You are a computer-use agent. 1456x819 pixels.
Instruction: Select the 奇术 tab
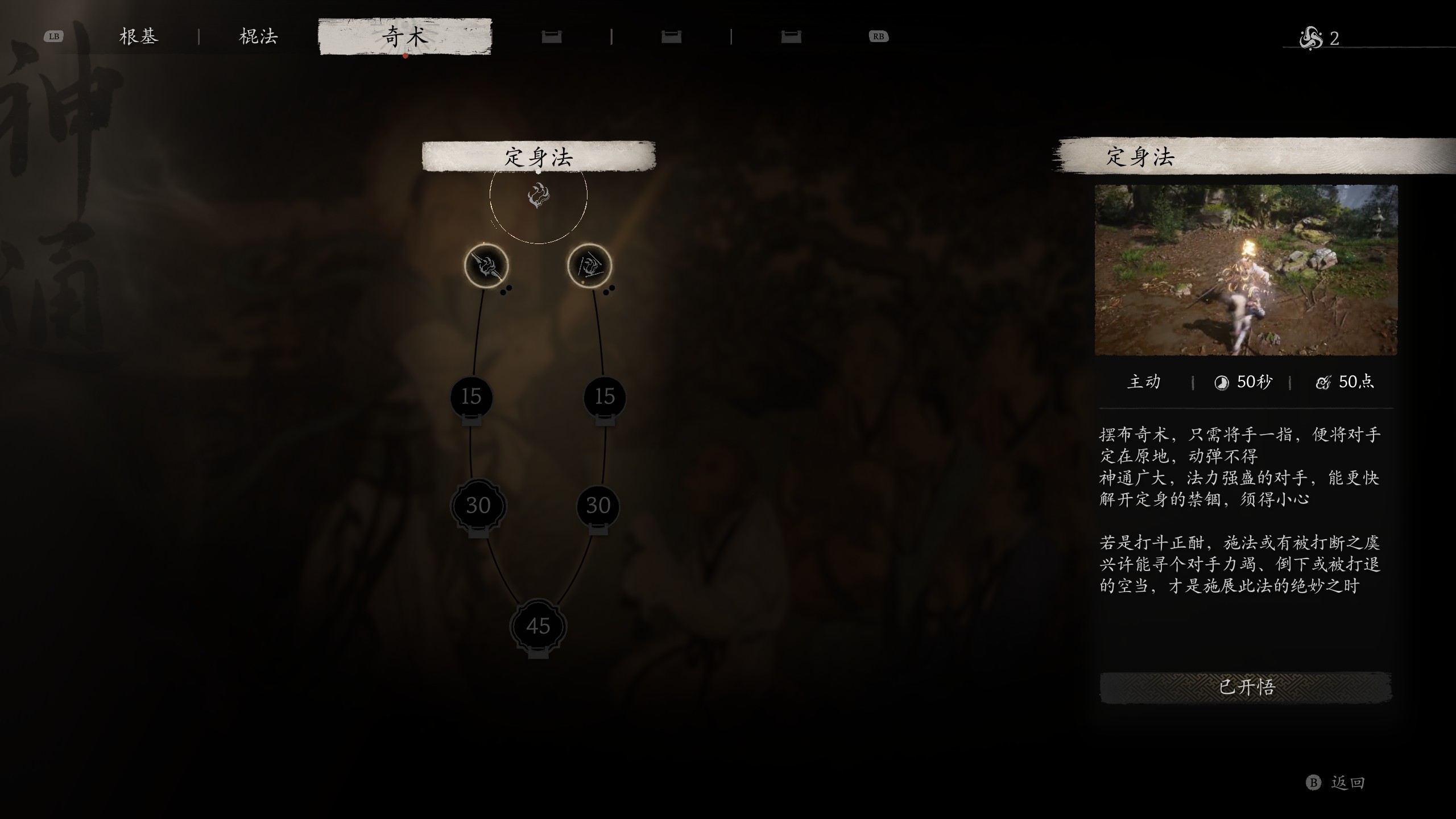point(404,37)
